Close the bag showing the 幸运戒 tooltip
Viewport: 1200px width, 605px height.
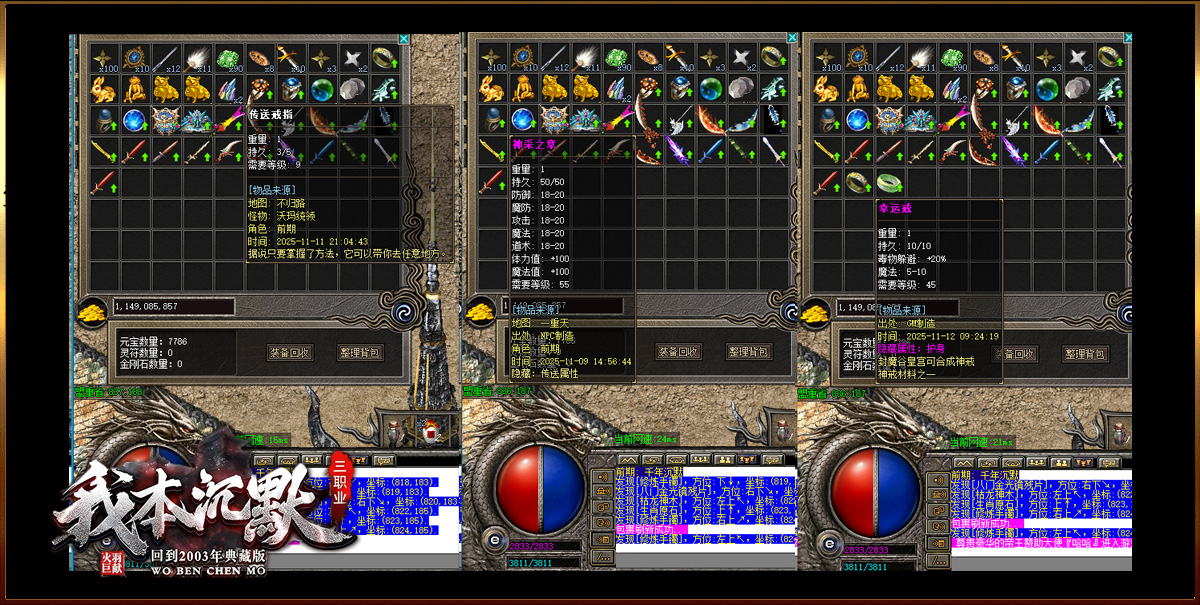(1127, 39)
